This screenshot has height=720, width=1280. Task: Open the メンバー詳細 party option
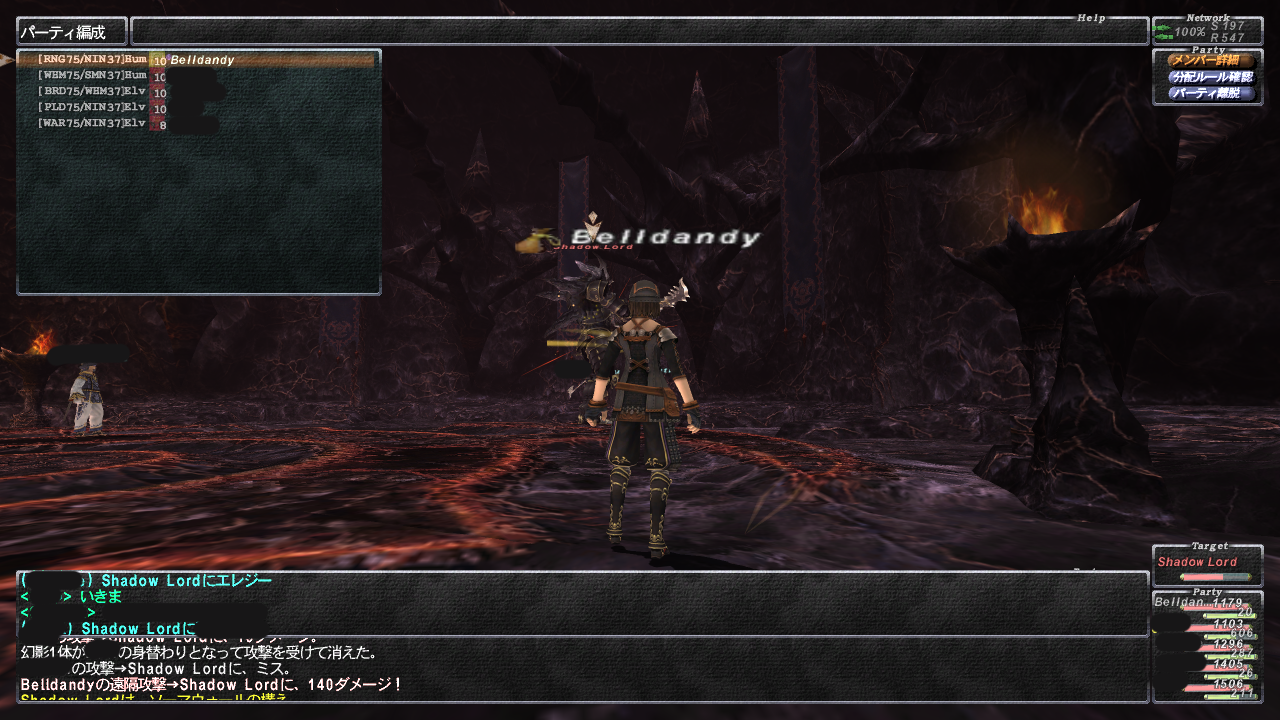[x=1210, y=61]
